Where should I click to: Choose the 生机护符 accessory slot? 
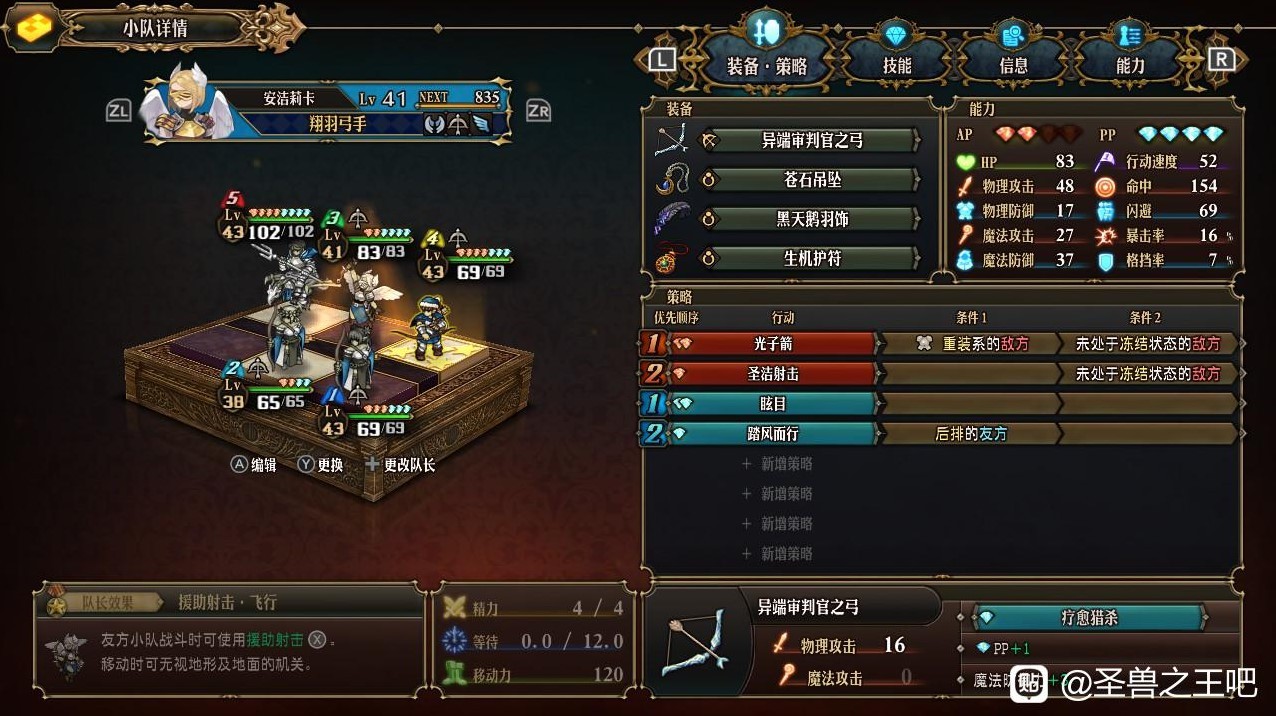coord(811,258)
